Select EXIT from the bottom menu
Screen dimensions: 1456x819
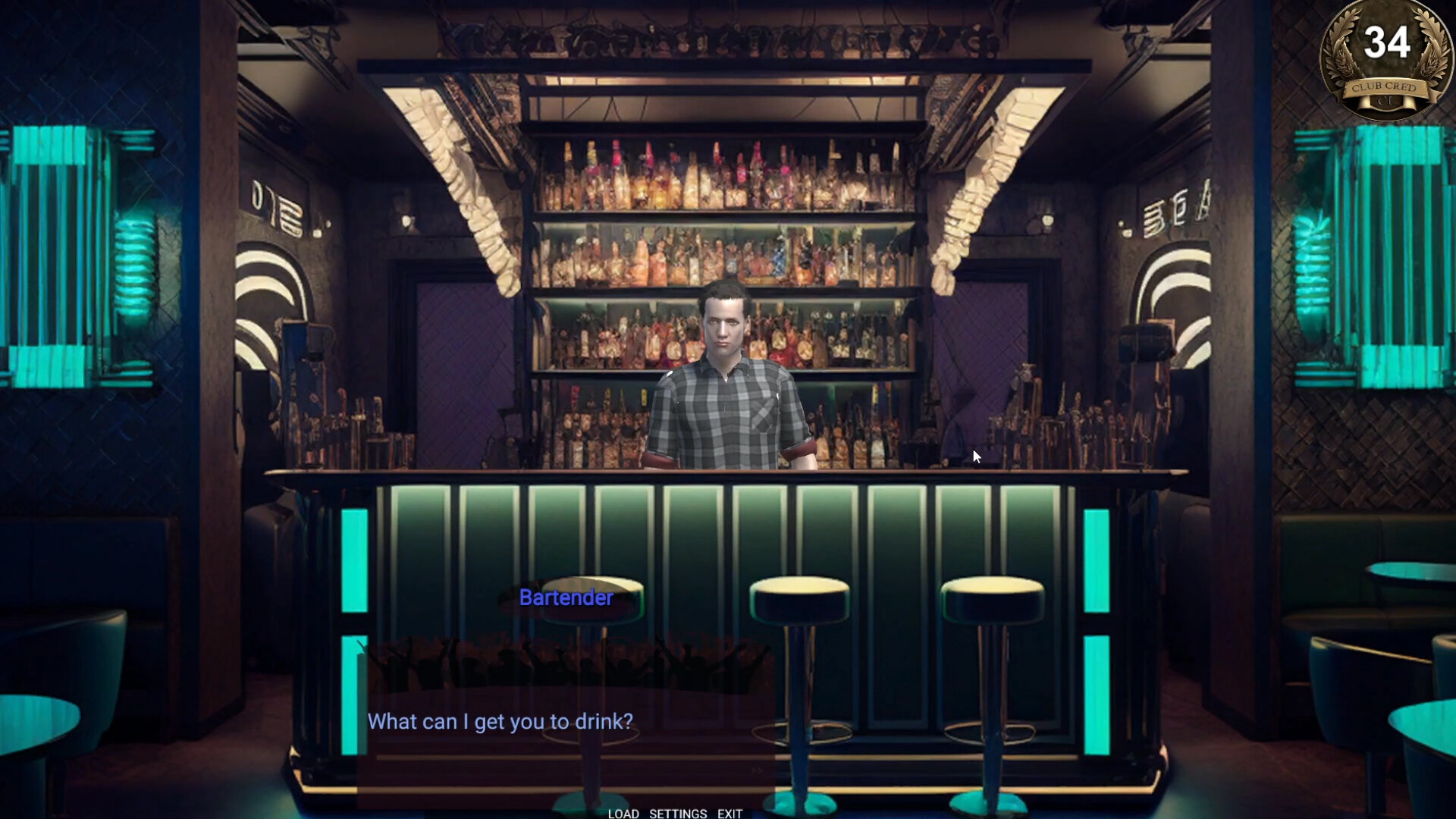(730, 813)
